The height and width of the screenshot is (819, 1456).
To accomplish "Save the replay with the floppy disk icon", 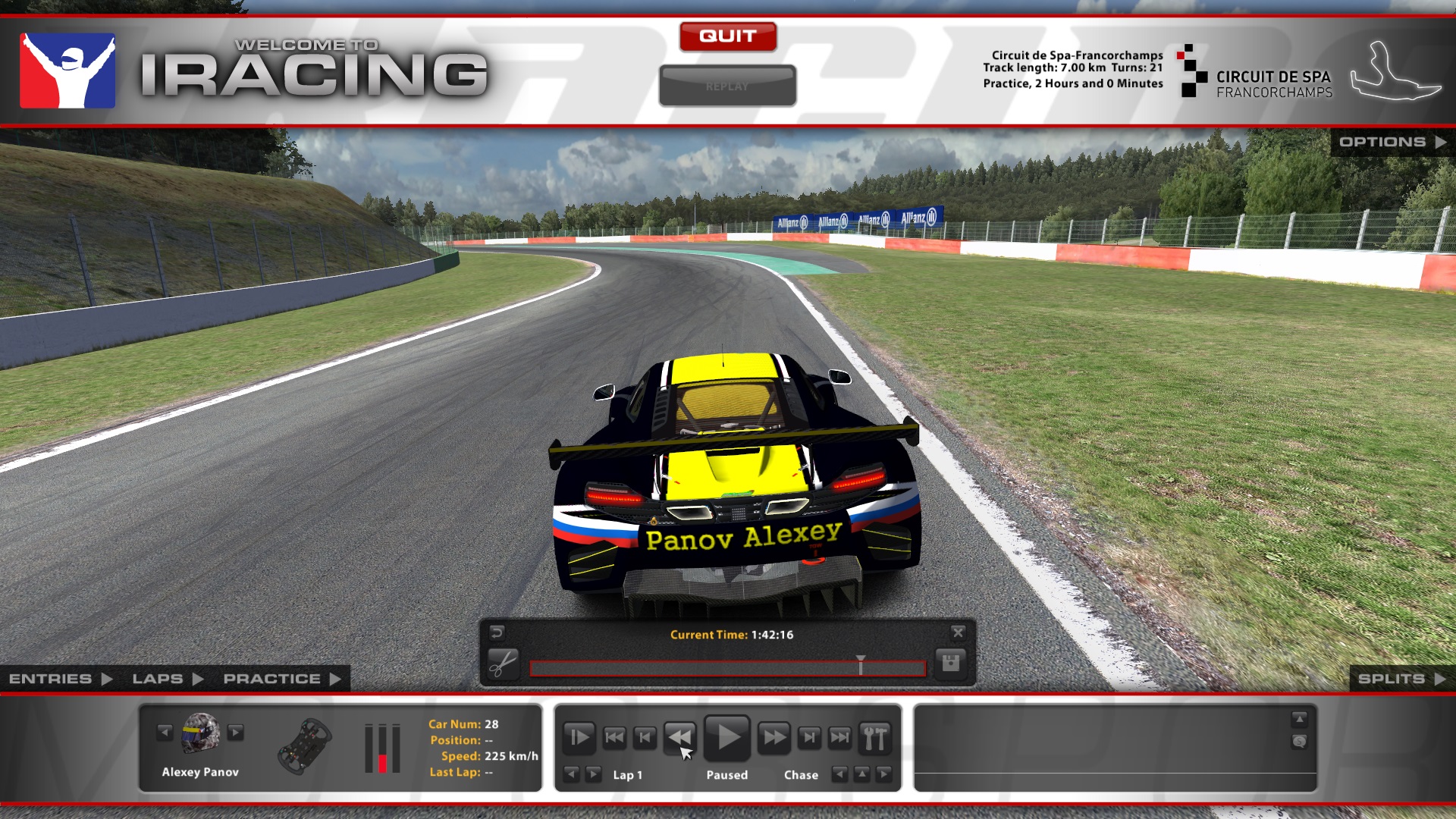I will (x=950, y=664).
